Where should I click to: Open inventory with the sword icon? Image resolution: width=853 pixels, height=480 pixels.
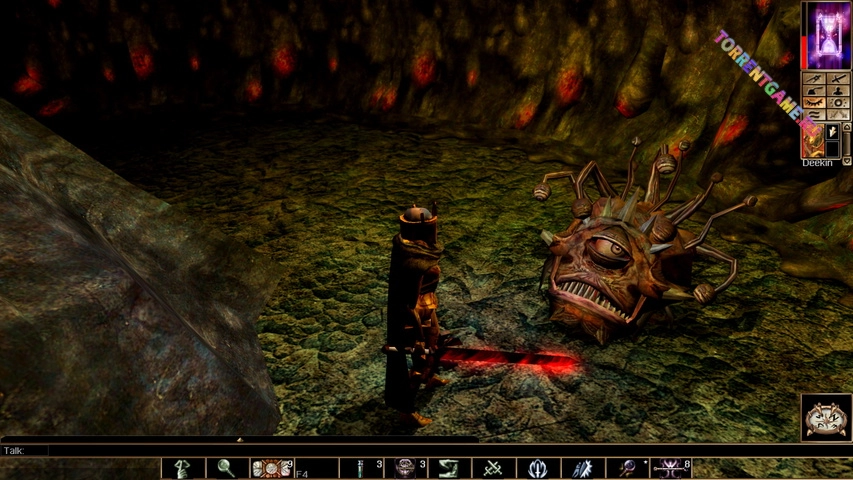tap(838, 77)
